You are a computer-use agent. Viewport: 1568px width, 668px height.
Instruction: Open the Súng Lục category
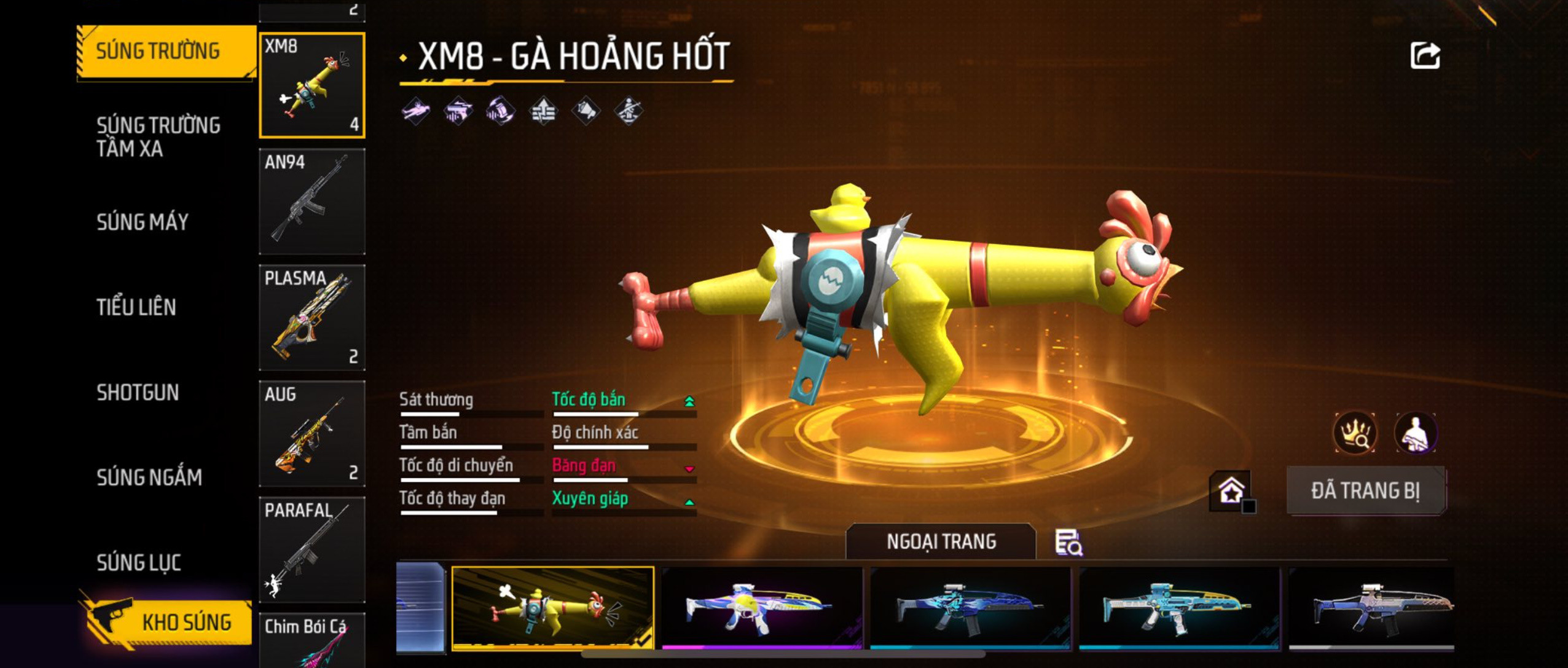139,562
